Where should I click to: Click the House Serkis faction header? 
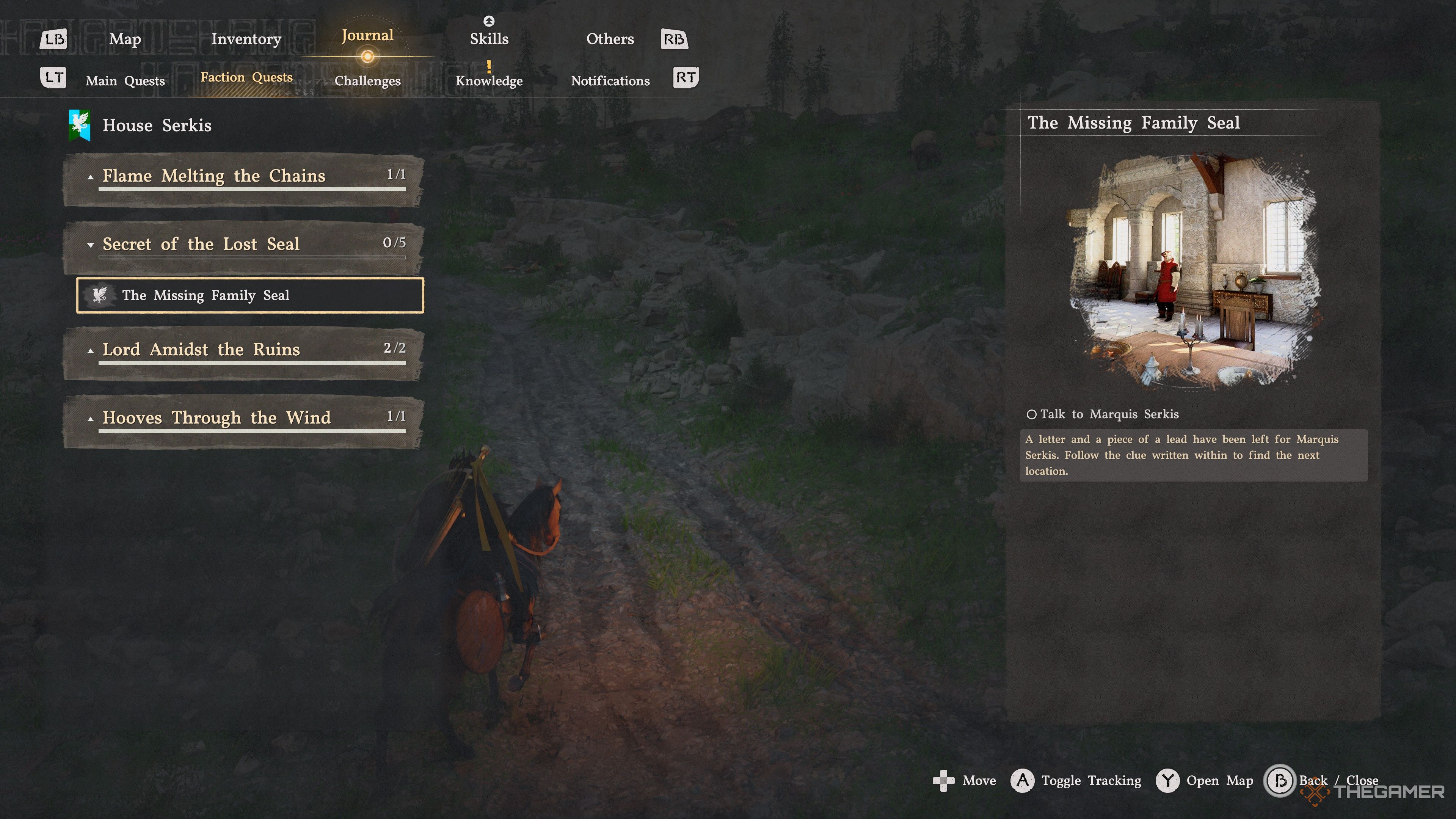pos(156,125)
